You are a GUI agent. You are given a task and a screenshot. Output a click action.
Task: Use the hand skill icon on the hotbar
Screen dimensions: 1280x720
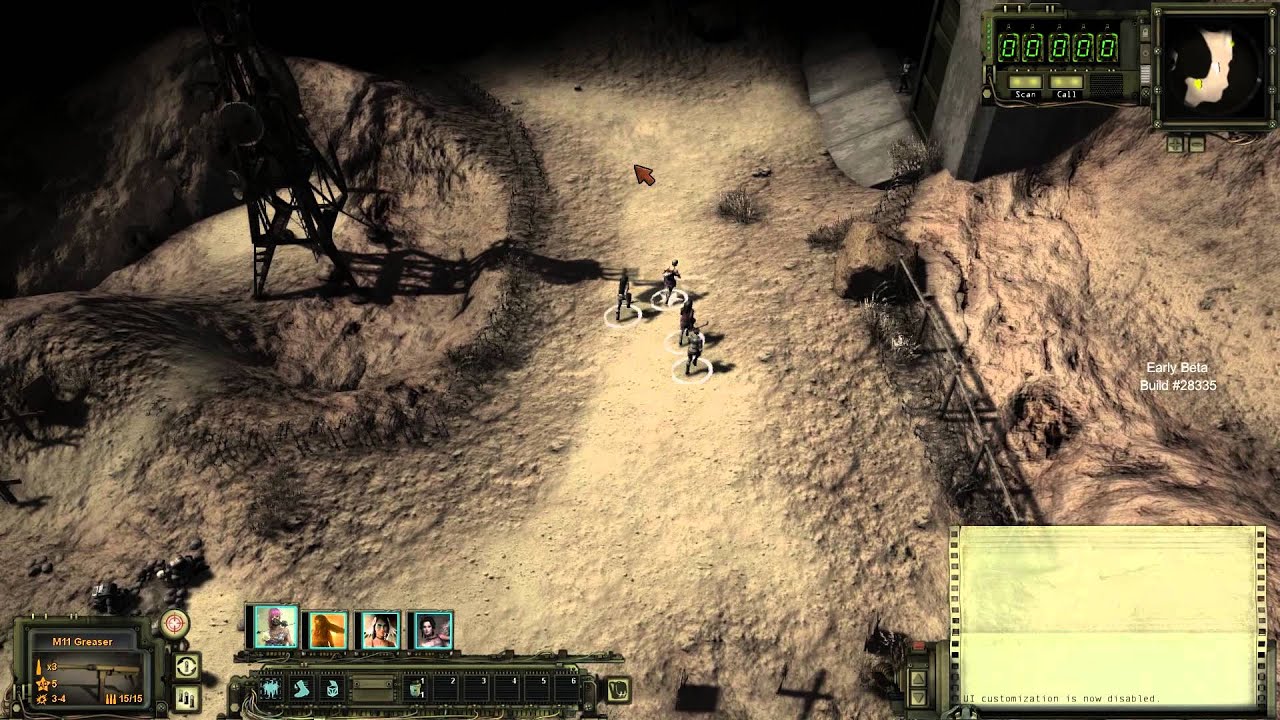tap(301, 689)
